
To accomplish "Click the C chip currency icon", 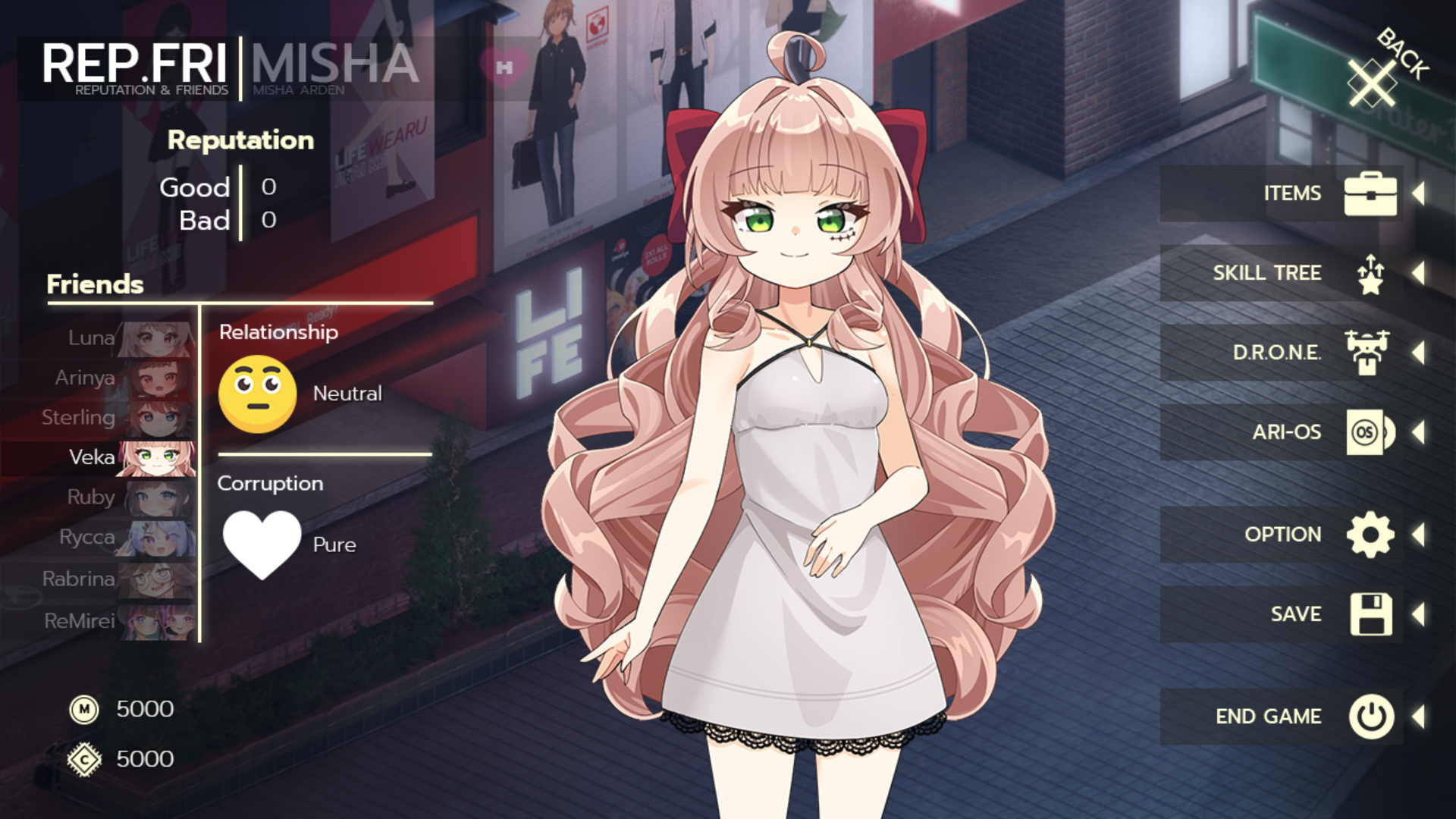I will tap(85, 758).
